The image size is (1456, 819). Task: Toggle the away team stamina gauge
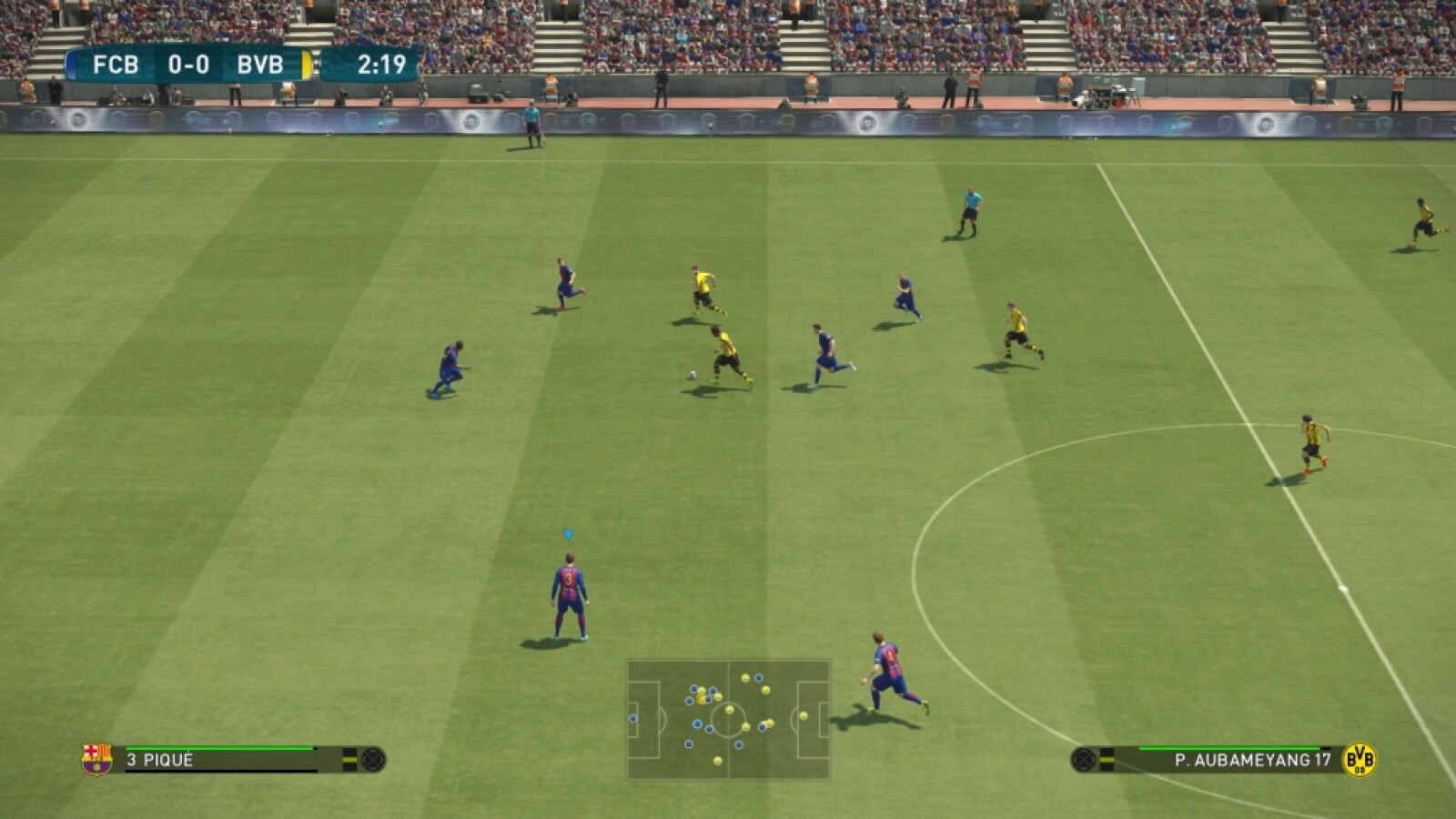coord(1228,747)
